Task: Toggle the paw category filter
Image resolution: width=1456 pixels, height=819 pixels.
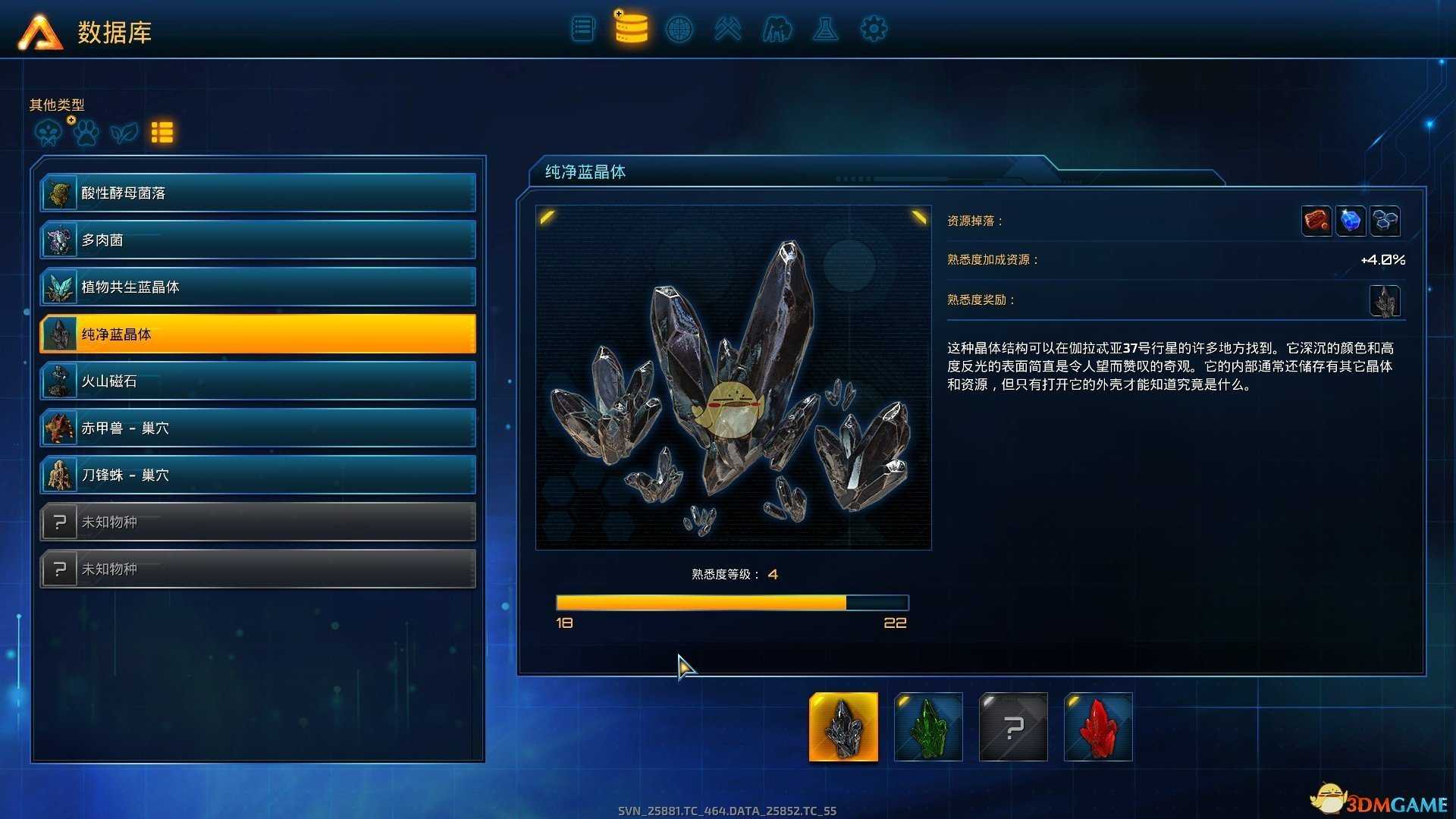Action: point(86,131)
